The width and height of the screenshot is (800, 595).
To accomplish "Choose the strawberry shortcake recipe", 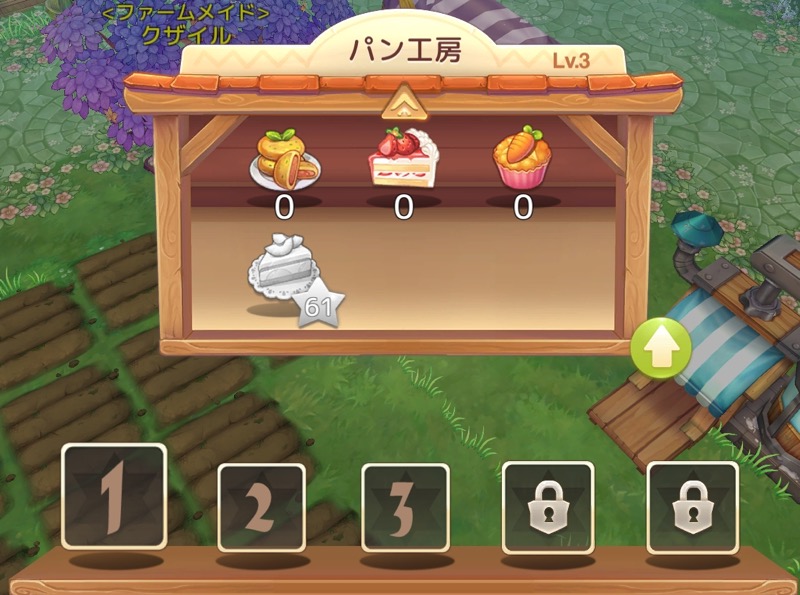I will (402, 160).
